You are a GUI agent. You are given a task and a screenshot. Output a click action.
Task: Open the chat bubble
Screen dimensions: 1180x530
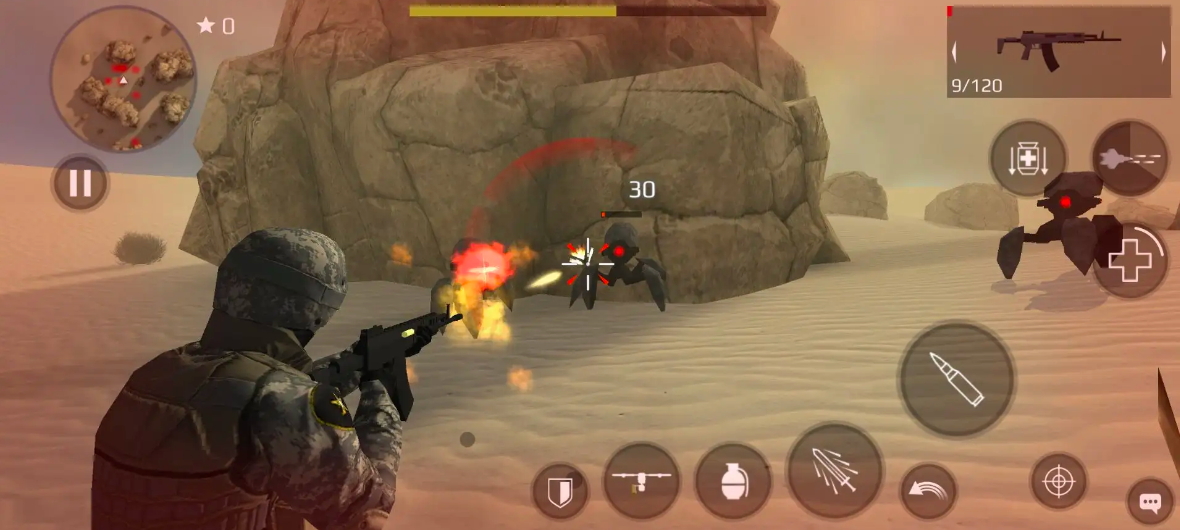1150,502
